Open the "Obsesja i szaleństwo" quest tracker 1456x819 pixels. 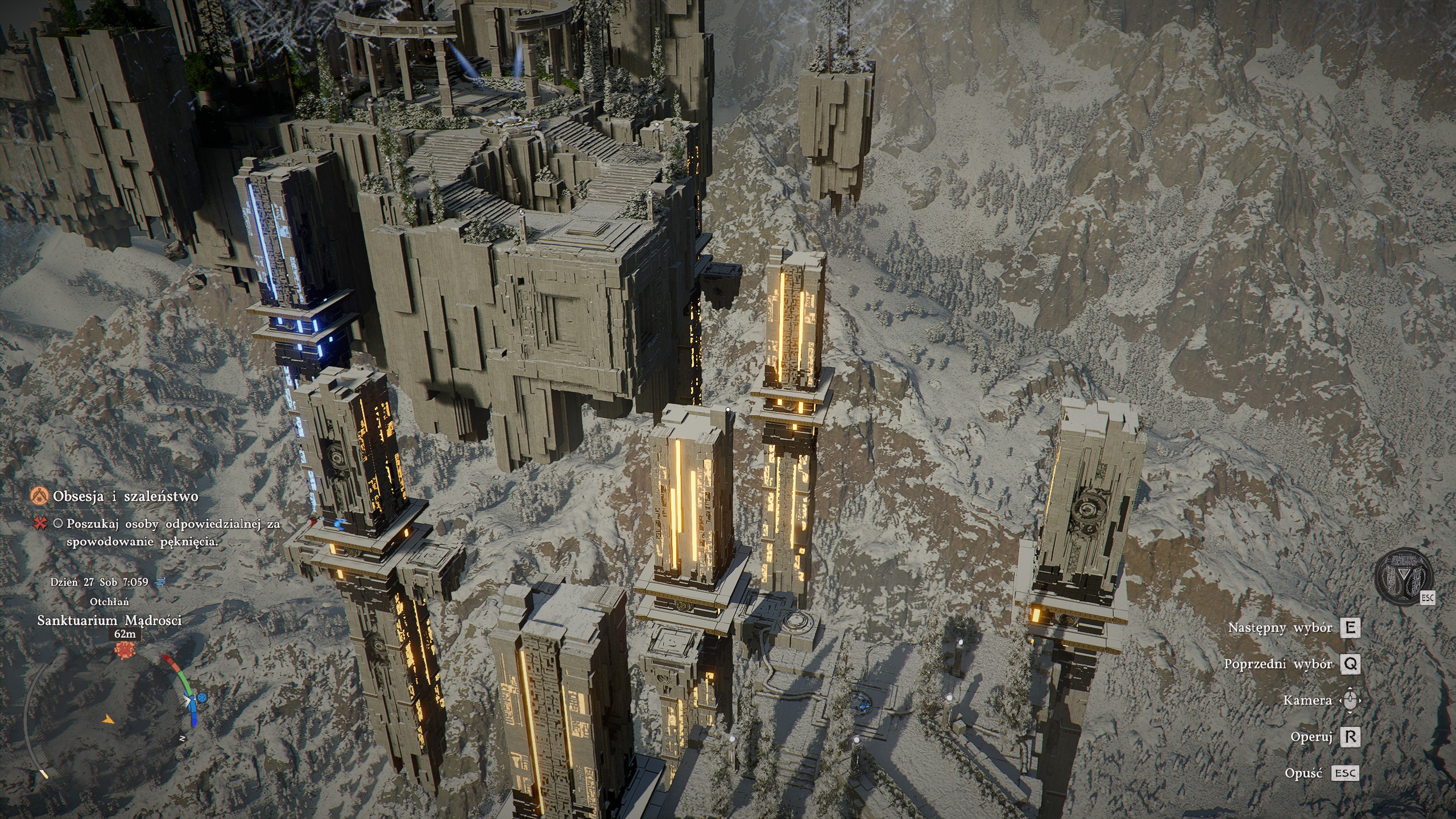pos(126,496)
